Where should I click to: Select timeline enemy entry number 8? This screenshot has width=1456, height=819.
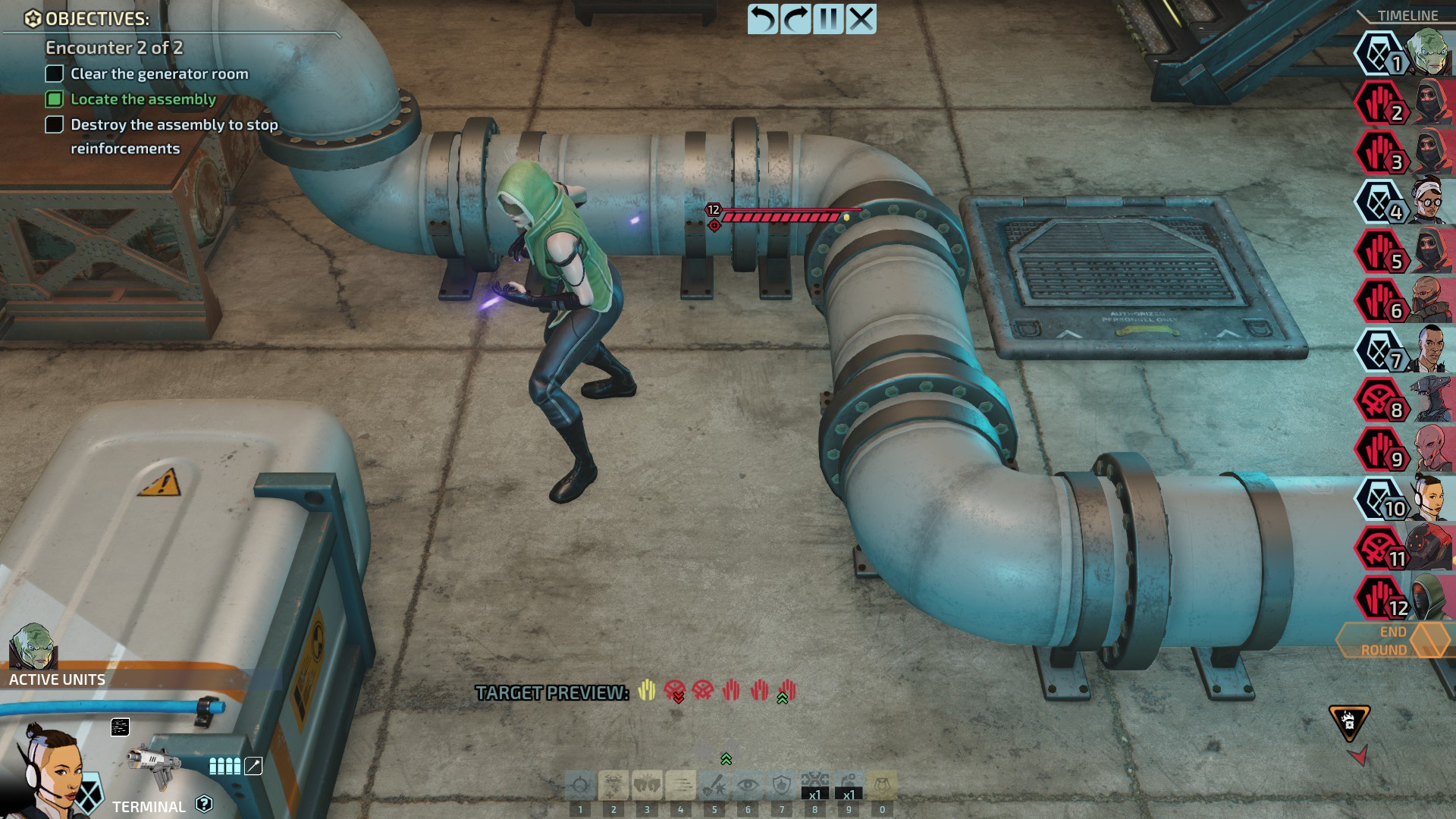coord(1380,400)
